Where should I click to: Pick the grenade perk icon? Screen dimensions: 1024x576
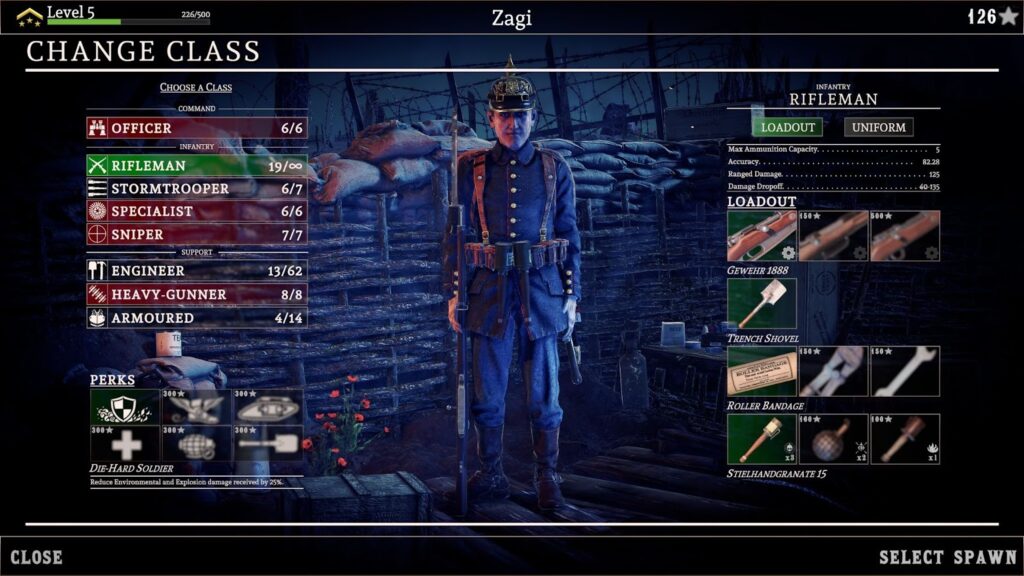click(197, 442)
